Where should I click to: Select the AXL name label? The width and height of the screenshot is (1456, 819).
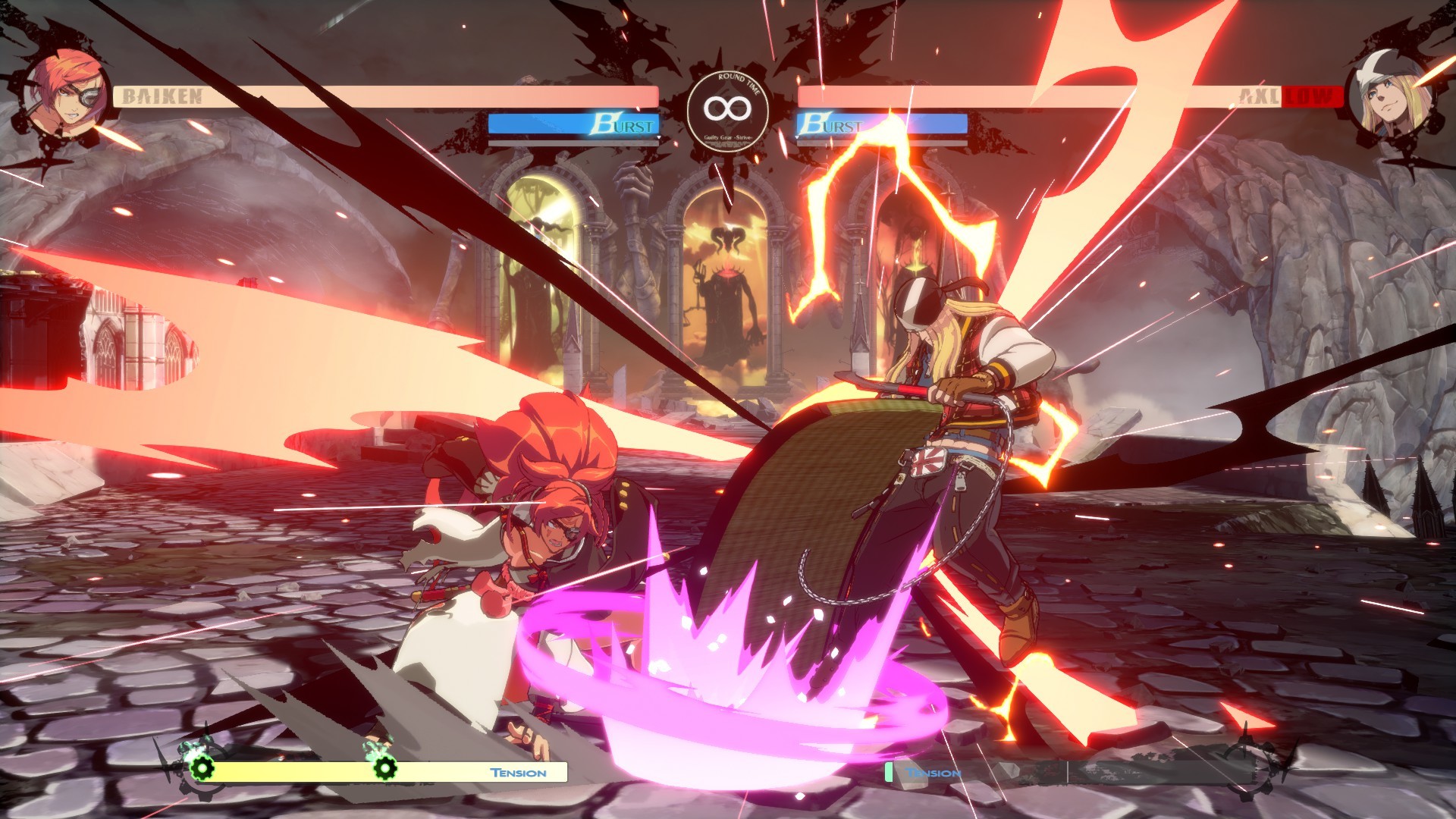[x=1255, y=94]
